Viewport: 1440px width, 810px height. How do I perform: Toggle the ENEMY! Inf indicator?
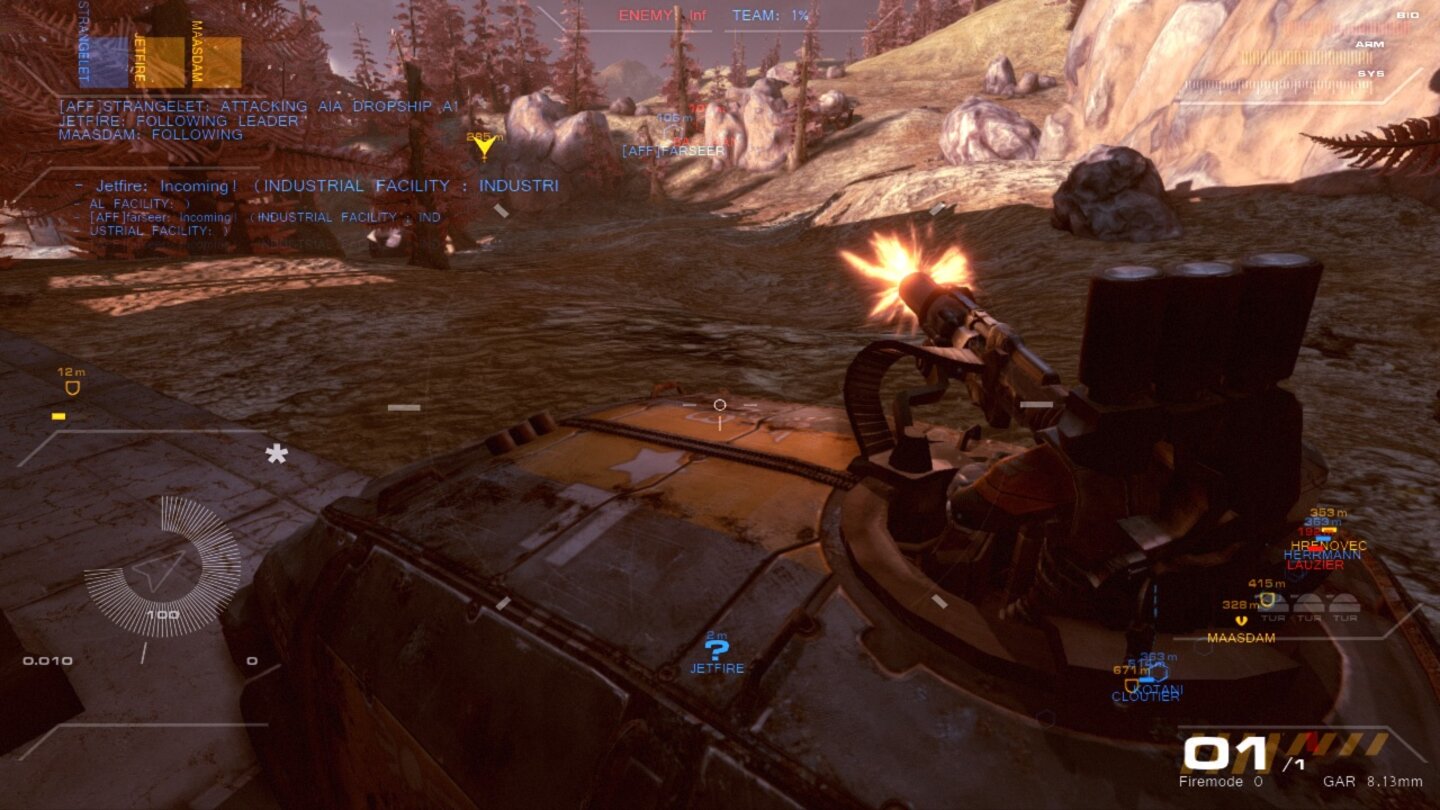[x=664, y=15]
